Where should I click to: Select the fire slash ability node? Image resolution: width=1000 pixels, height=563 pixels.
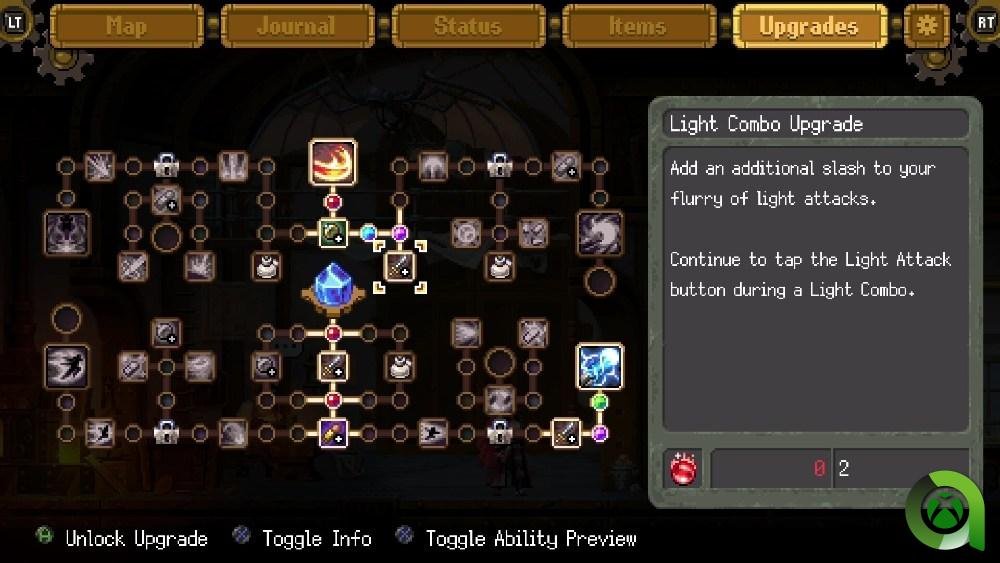pyautogui.click(x=333, y=163)
